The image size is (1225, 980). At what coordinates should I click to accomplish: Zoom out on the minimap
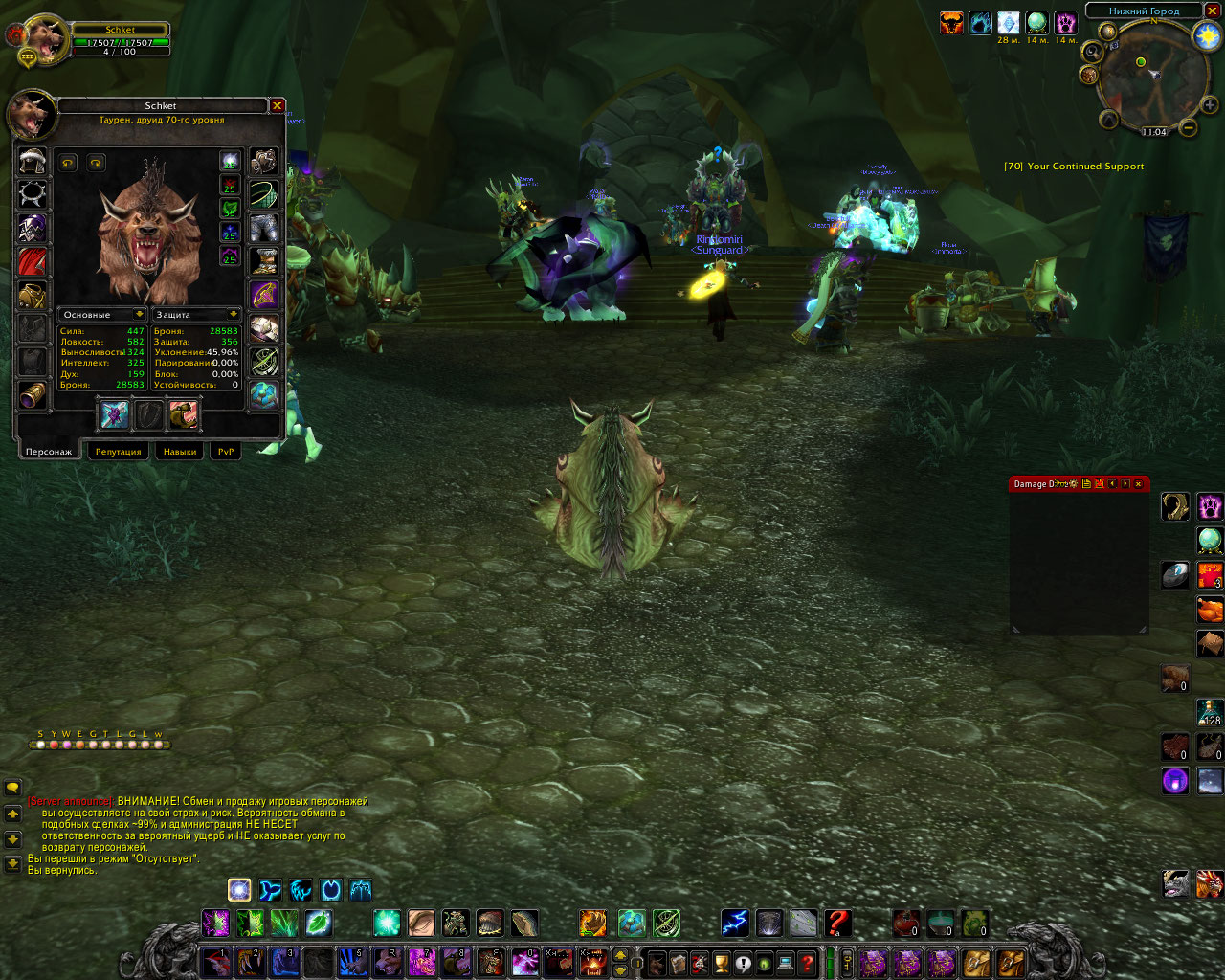pyautogui.click(x=1188, y=126)
